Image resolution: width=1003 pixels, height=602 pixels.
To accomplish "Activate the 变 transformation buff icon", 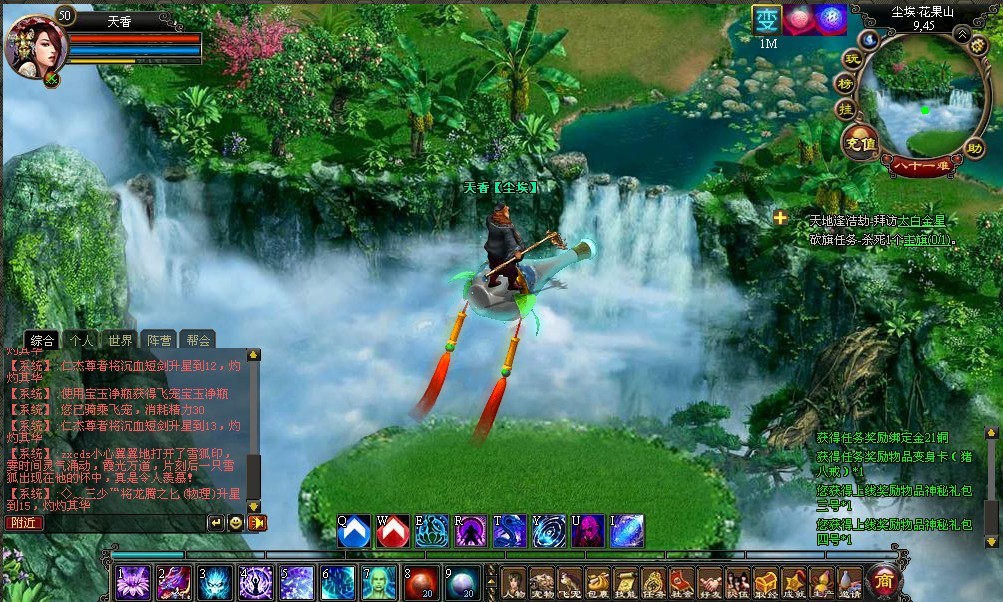I will tap(767, 20).
